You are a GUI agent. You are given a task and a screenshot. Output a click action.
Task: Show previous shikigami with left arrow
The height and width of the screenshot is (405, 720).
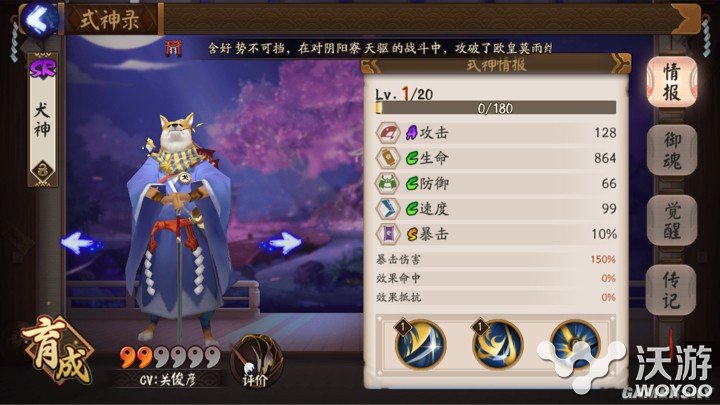tap(78, 242)
